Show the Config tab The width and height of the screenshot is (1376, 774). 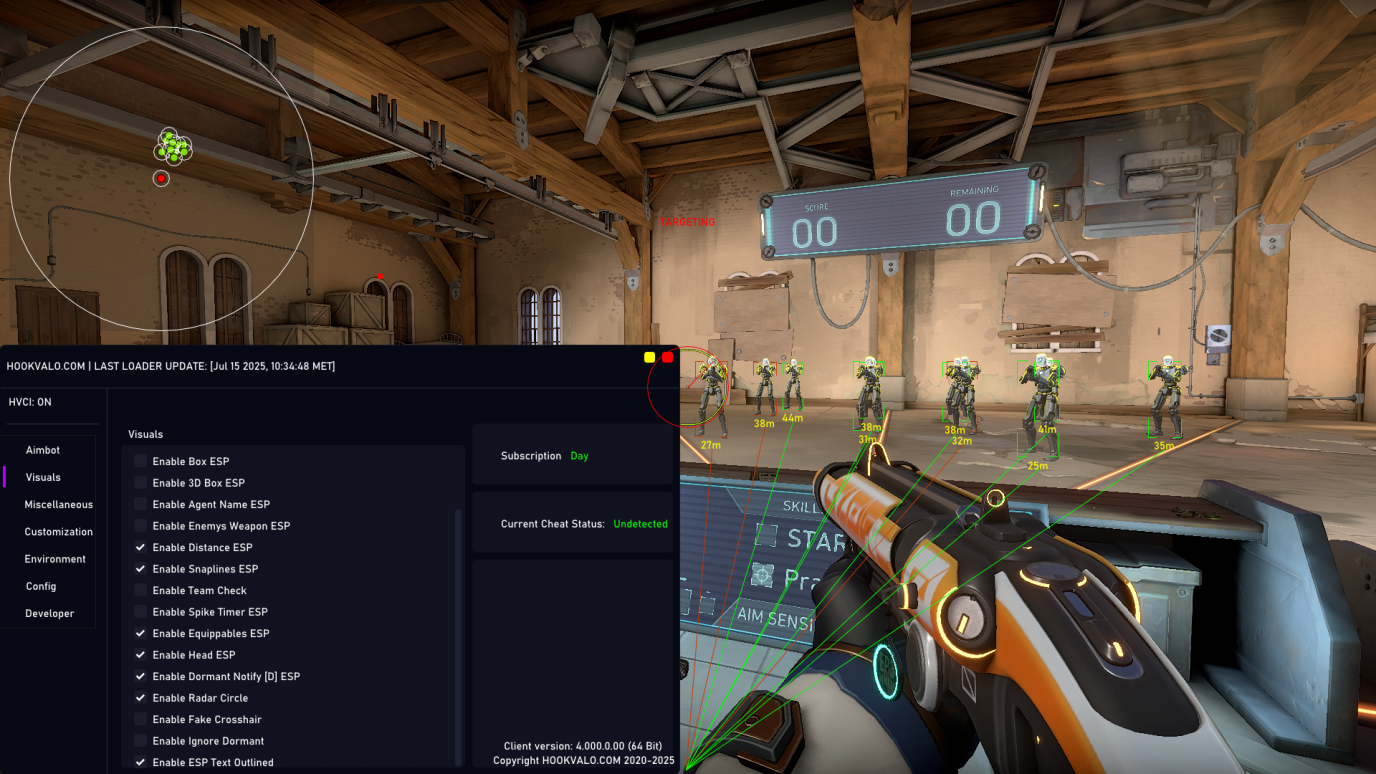pyautogui.click(x=41, y=586)
